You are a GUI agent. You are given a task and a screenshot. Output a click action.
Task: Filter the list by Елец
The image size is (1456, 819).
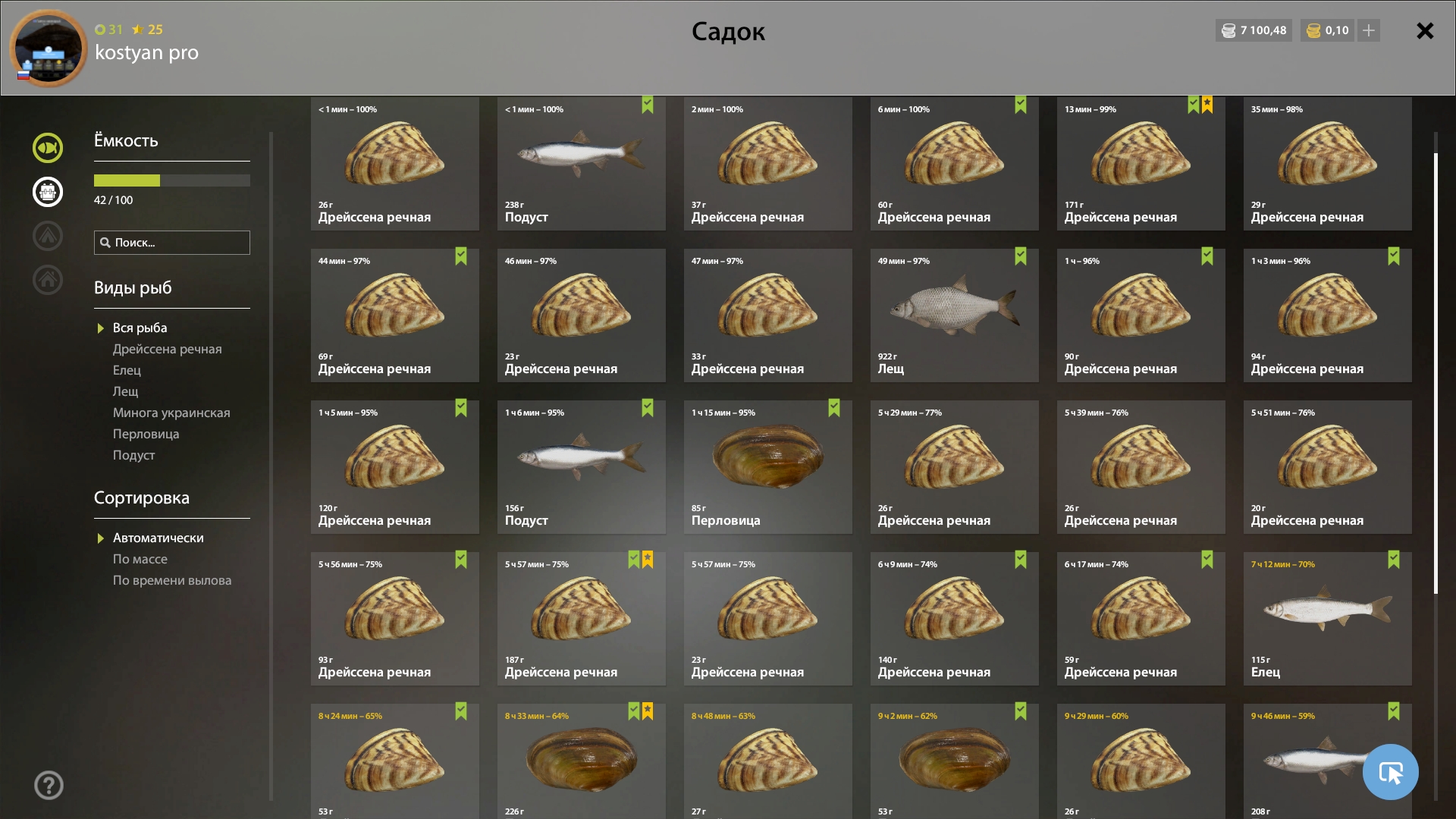pos(127,370)
